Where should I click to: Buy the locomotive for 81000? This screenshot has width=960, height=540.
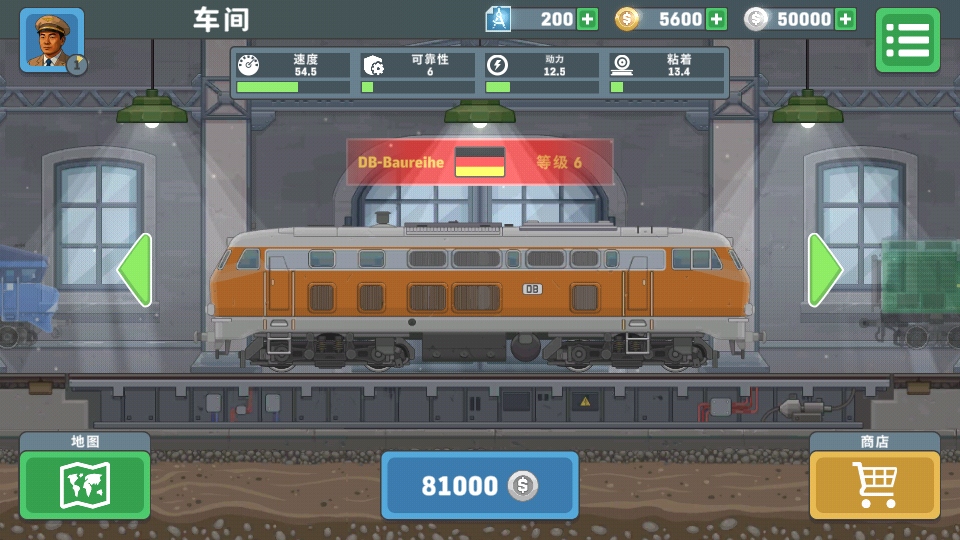(x=480, y=486)
